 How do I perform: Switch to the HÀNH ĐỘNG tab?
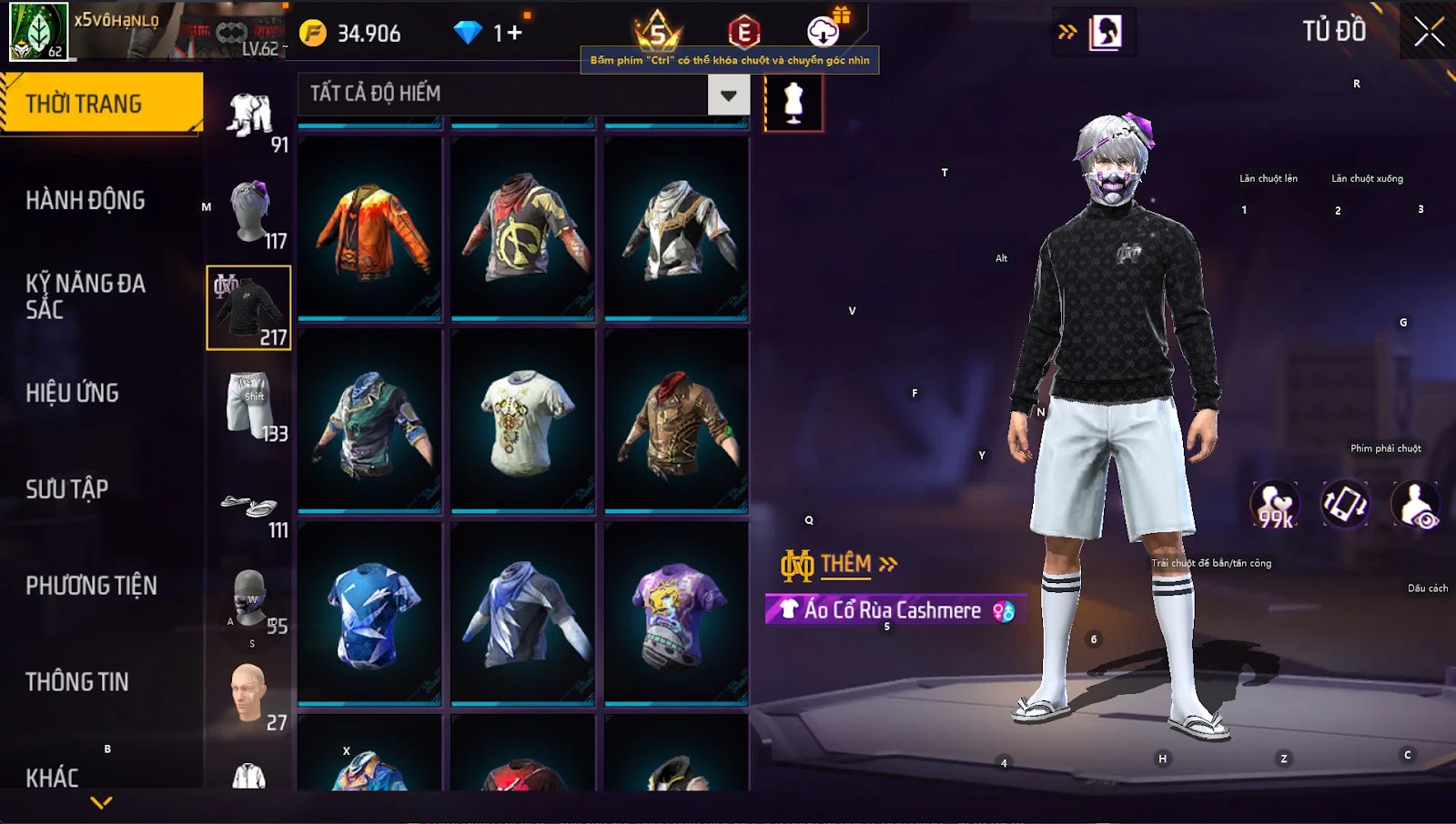[x=86, y=200]
